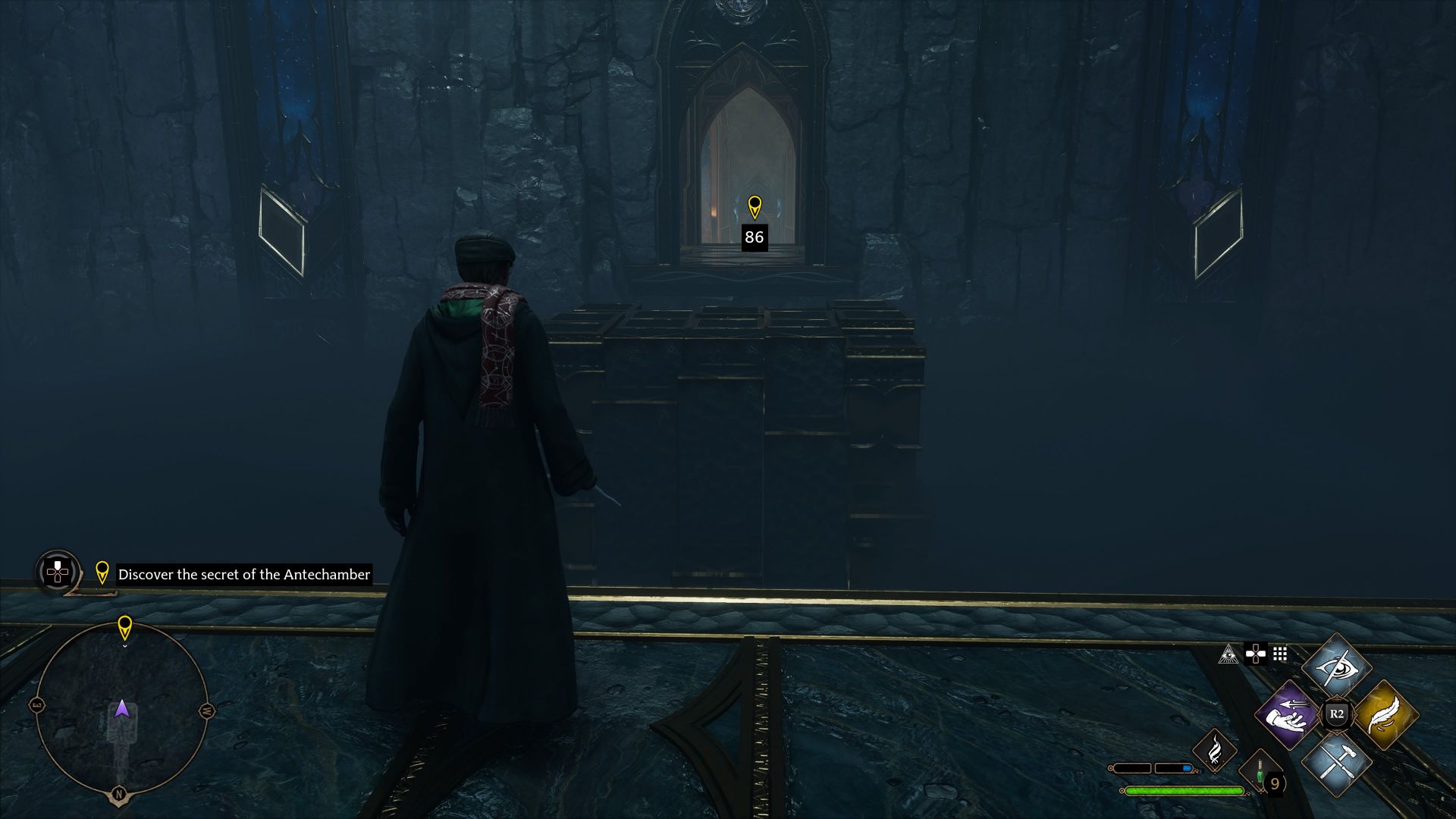This screenshot has height=819, width=1456.
Task: Activate the Ancient Magic flame icon
Action: [1215, 751]
